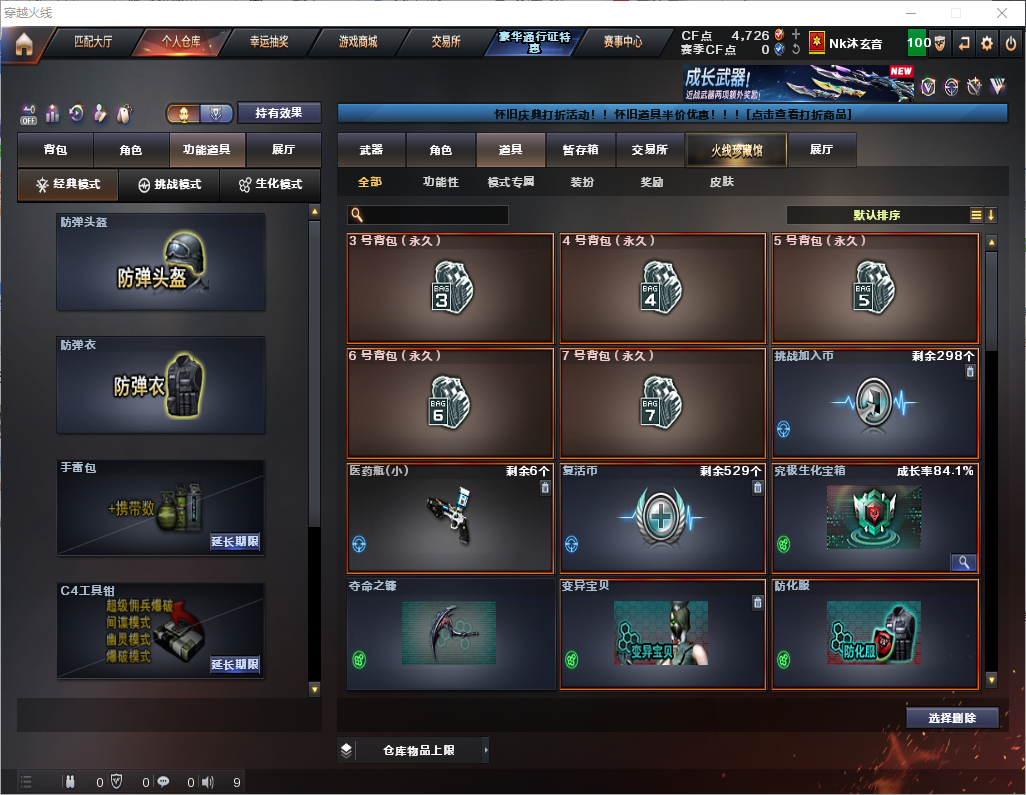Select the 3号背包 bag item
The height and width of the screenshot is (795, 1026).
coord(450,289)
